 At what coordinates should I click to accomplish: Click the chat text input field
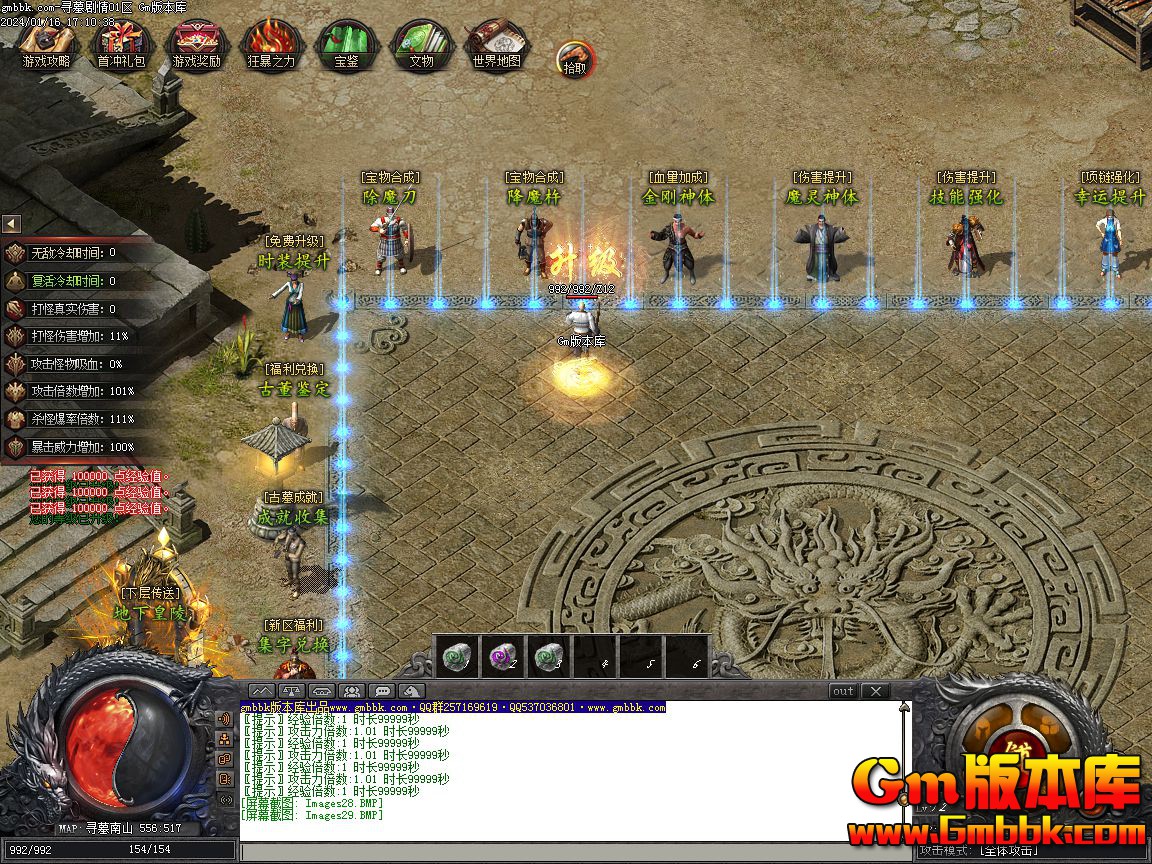coord(570,851)
